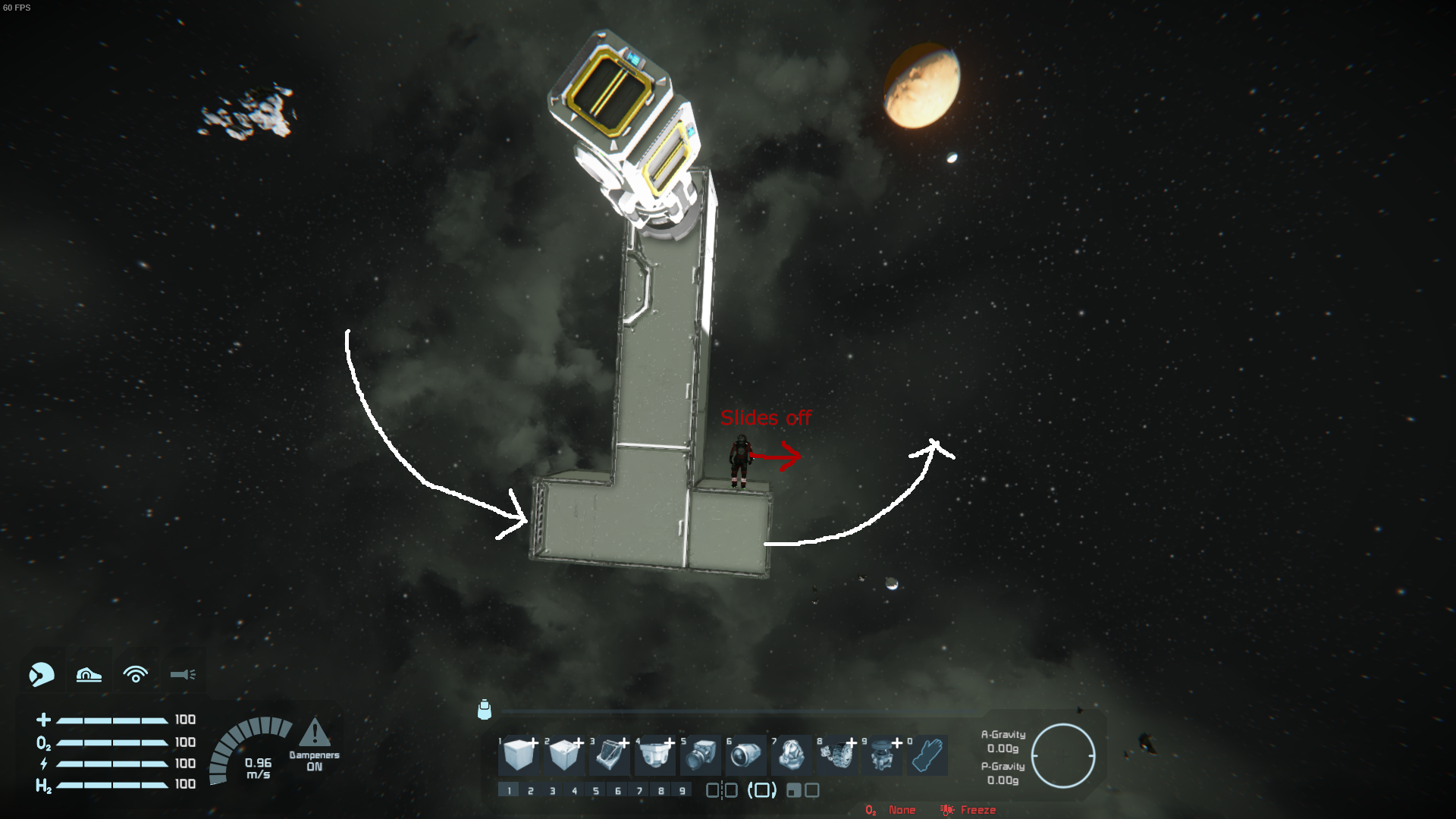This screenshot has height=819, width=1456.
Task: Toggle the helmet icon
Action: pyautogui.click(x=42, y=674)
